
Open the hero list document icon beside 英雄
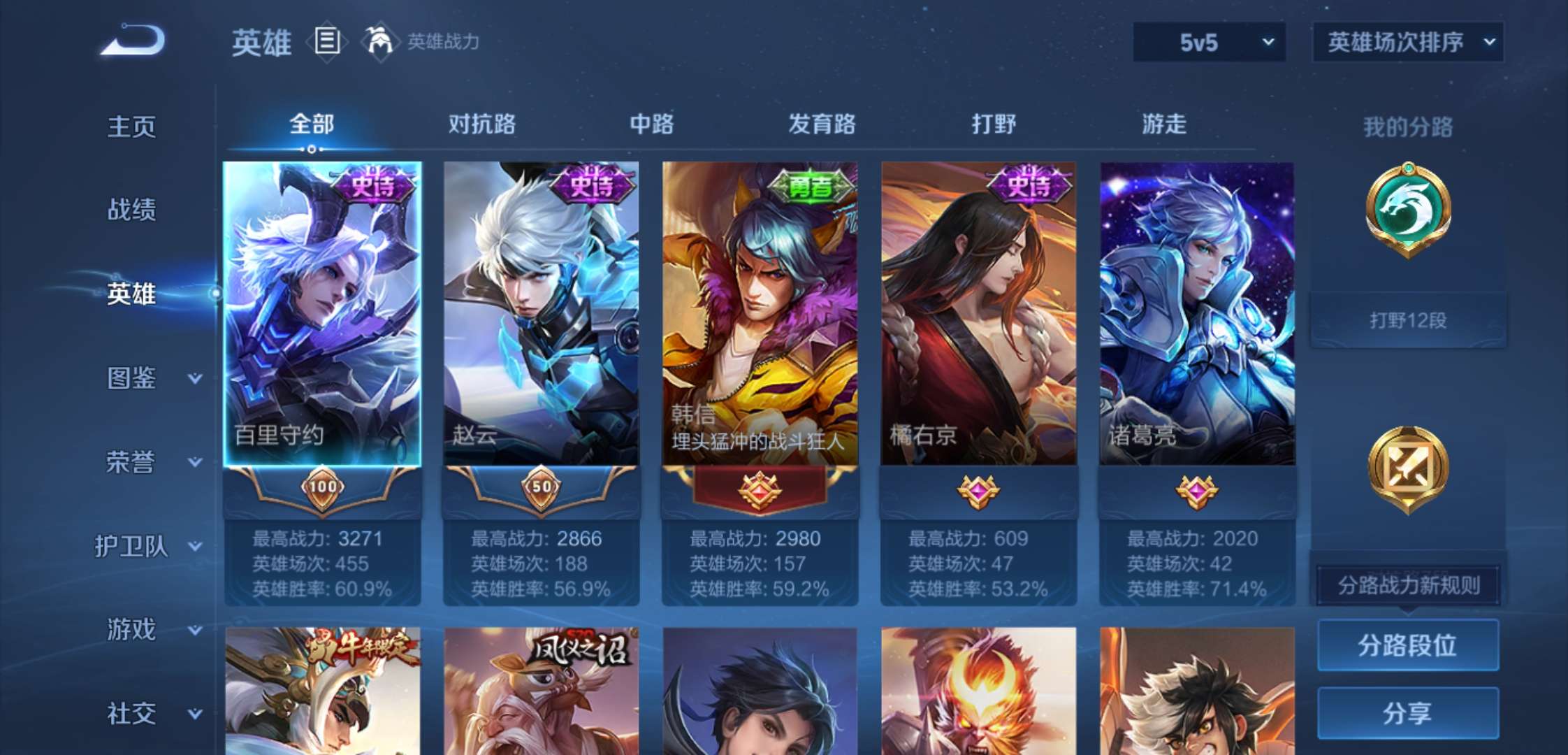(x=324, y=42)
